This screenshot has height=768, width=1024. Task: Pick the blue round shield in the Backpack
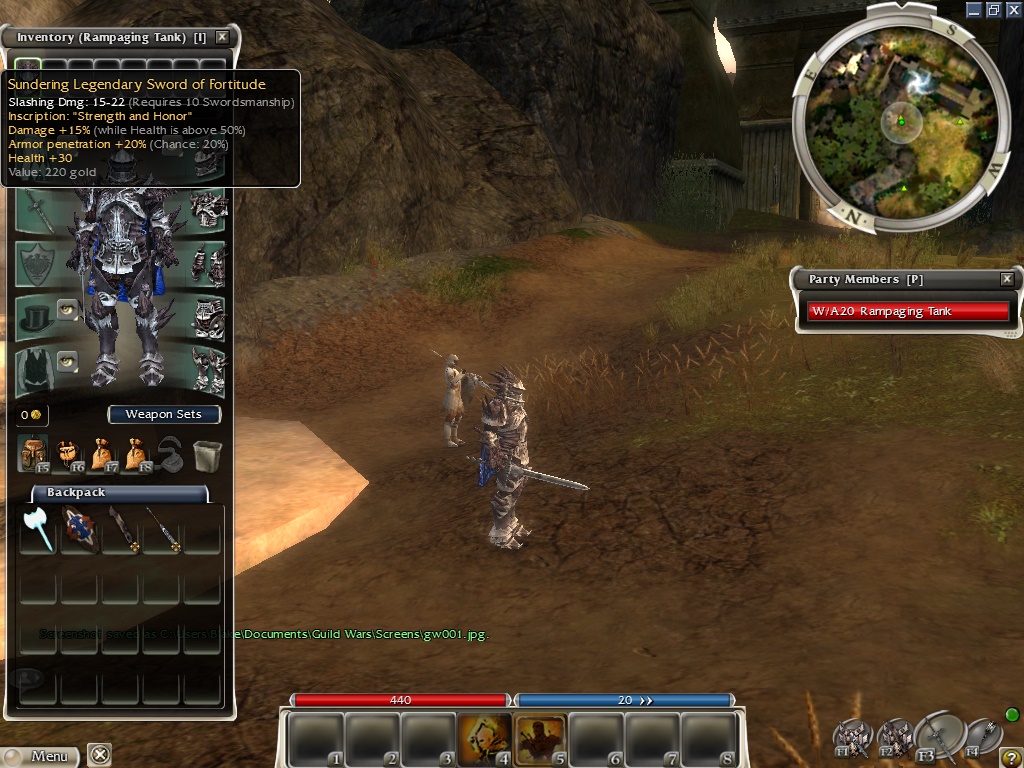click(x=79, y=528)
